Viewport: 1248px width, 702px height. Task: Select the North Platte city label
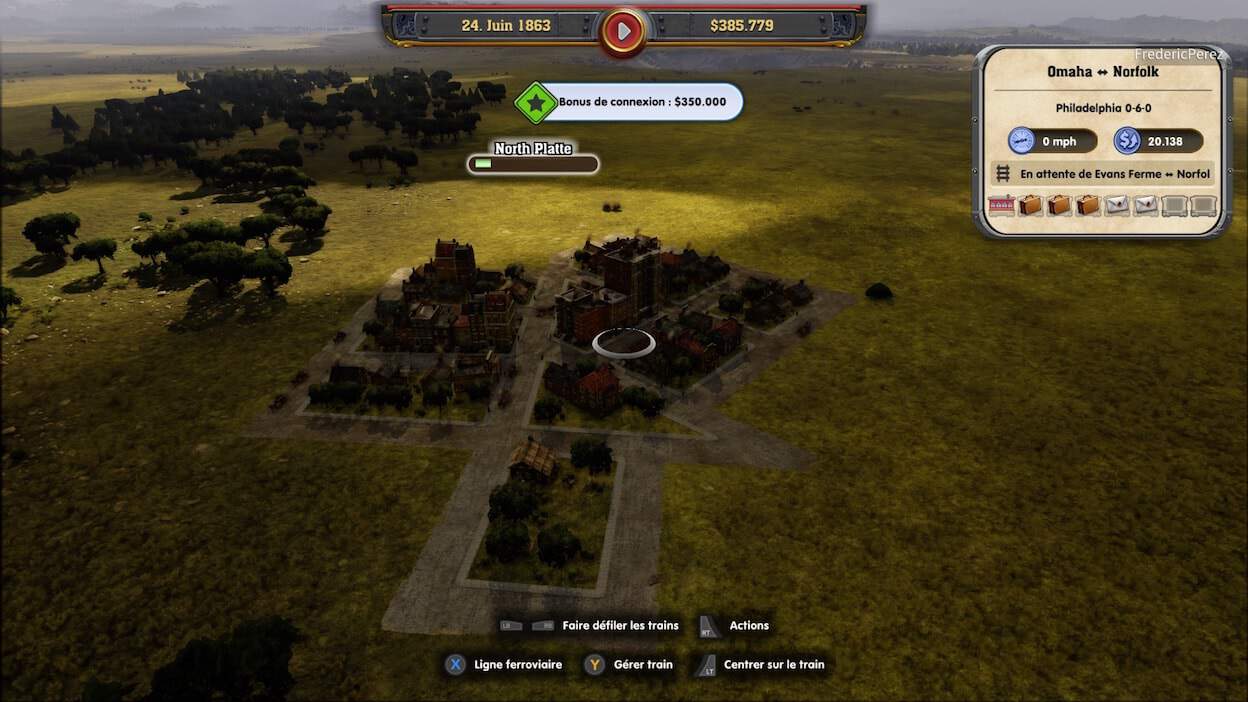tap(533, 149)
